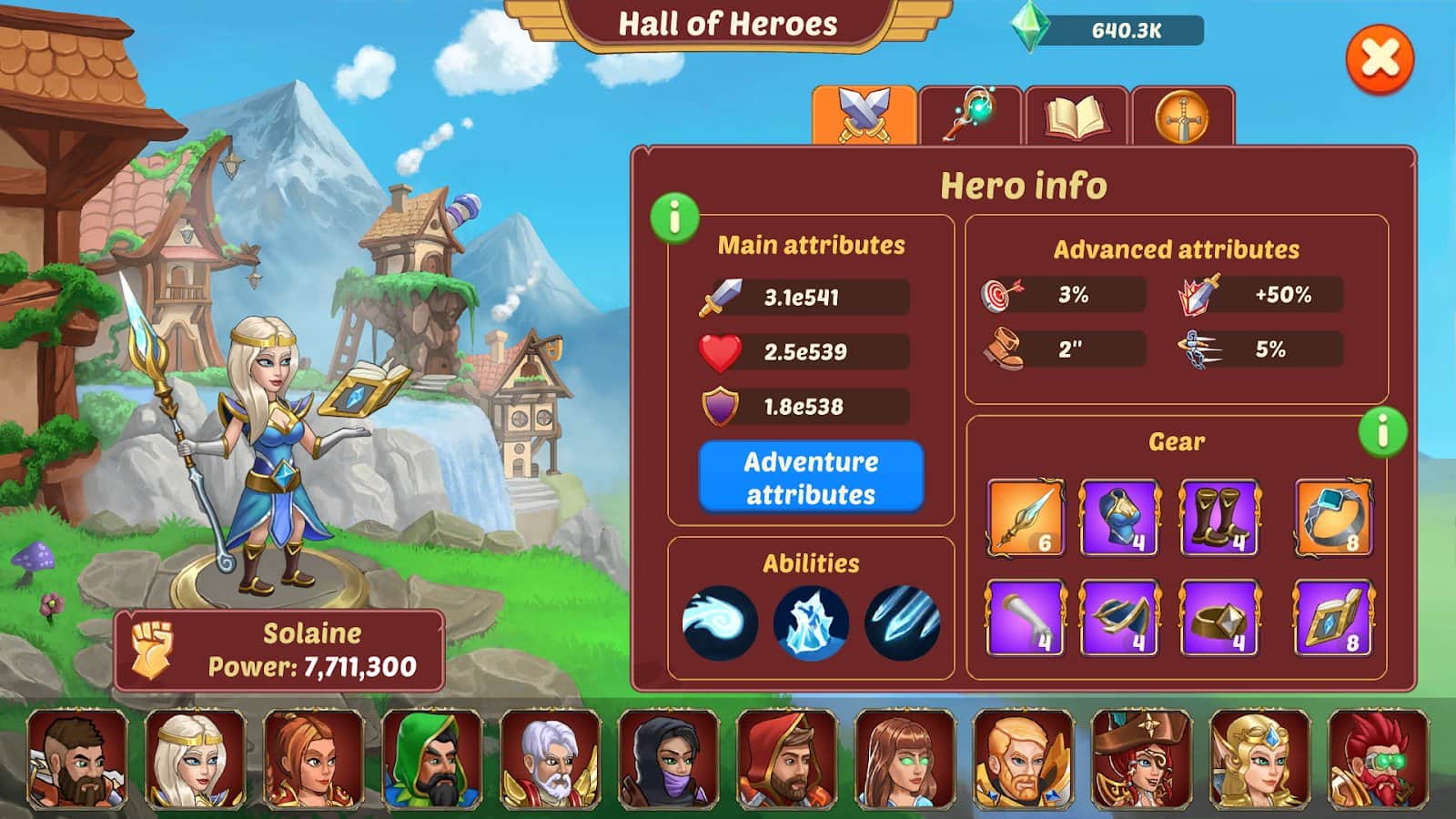Select the spellbook gear slot

pyautogui.click(x=1333, y=619)
